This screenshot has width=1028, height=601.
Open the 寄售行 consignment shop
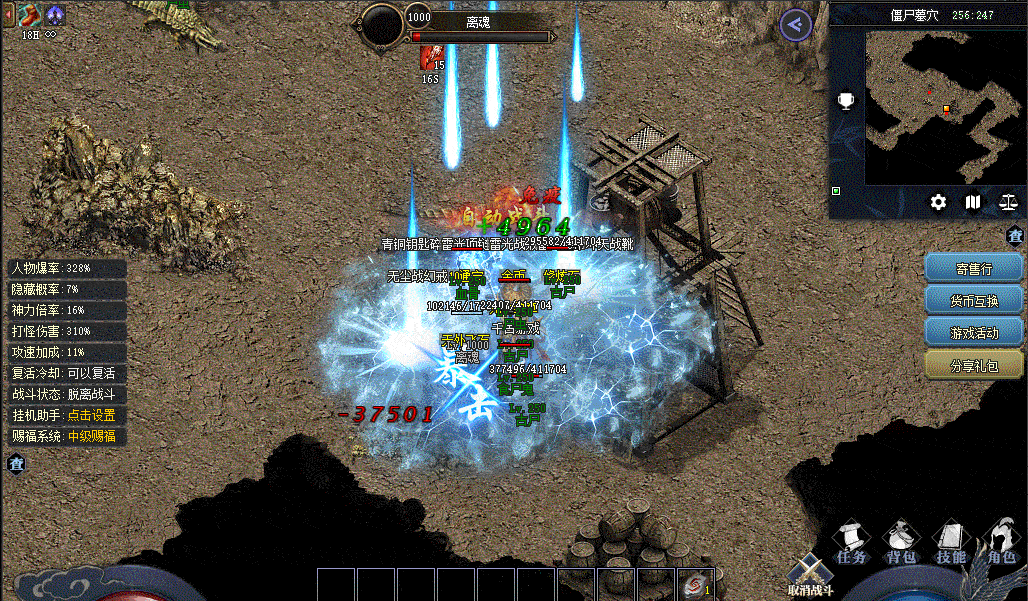pos(974,269)
